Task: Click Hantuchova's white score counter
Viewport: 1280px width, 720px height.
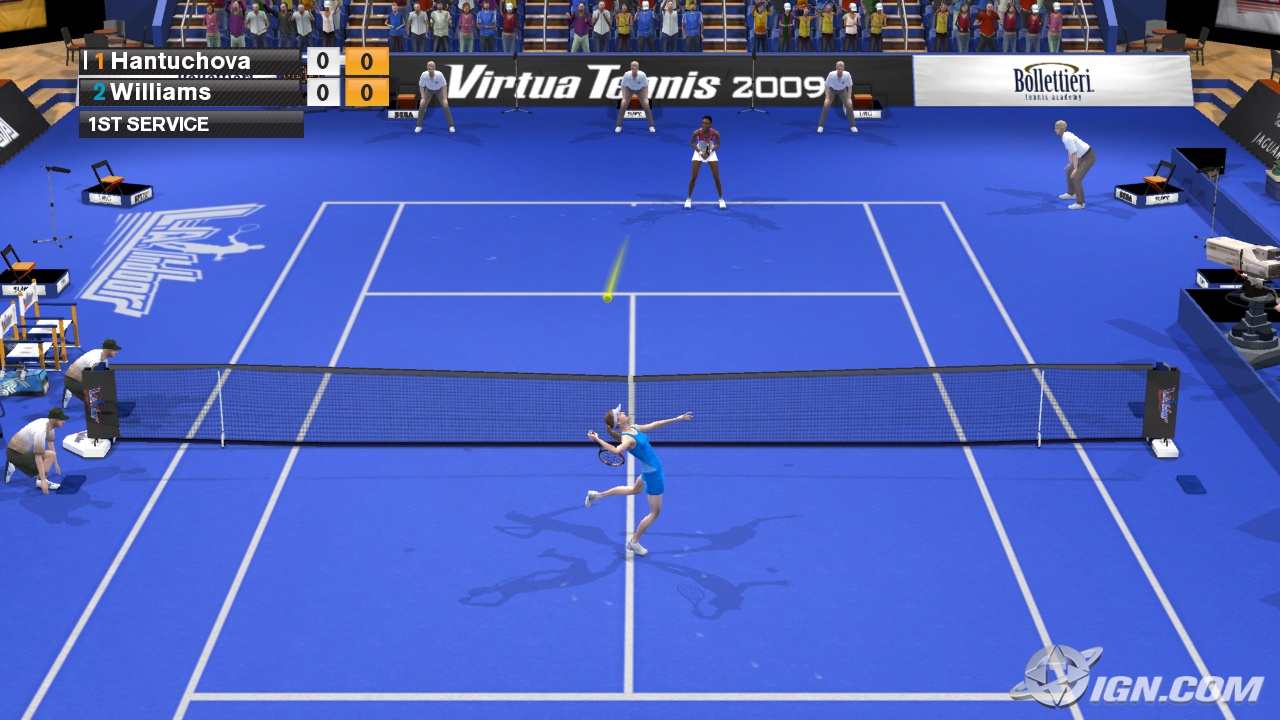Action: pos(322,61)
